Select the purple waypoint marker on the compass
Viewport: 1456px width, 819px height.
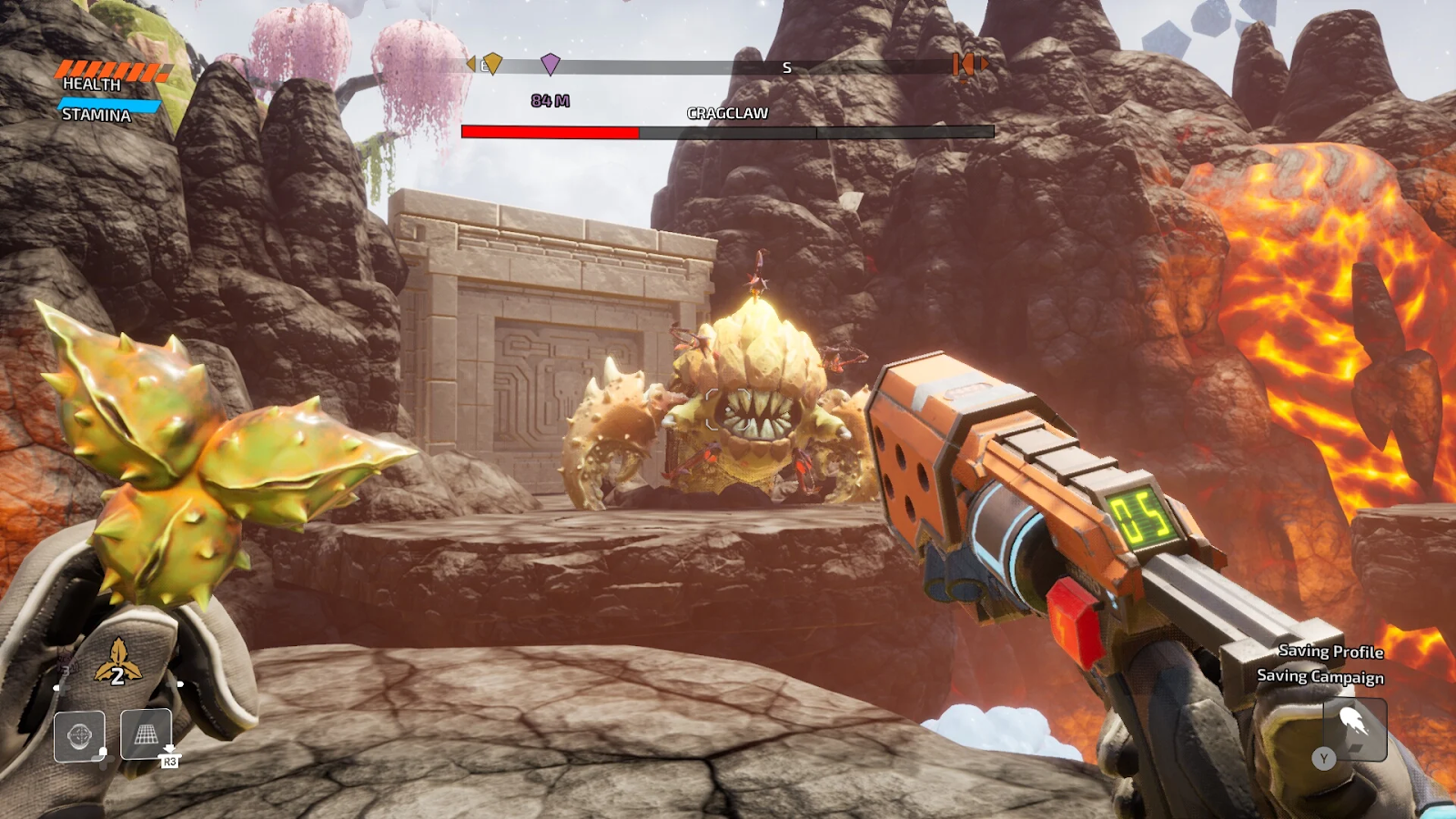550,64
